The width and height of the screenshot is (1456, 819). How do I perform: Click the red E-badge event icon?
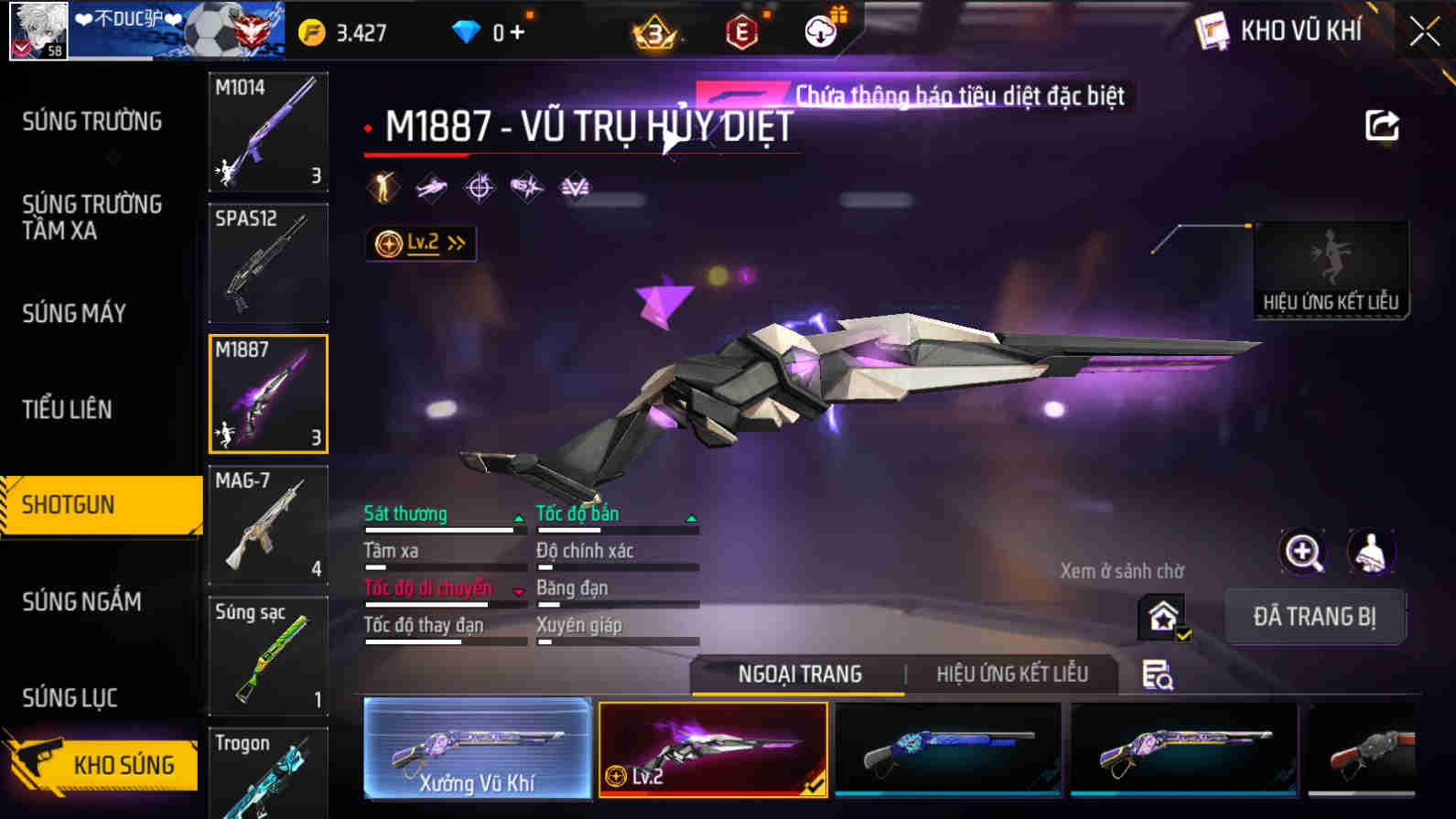pyautogui.click(x=743, y=30)
